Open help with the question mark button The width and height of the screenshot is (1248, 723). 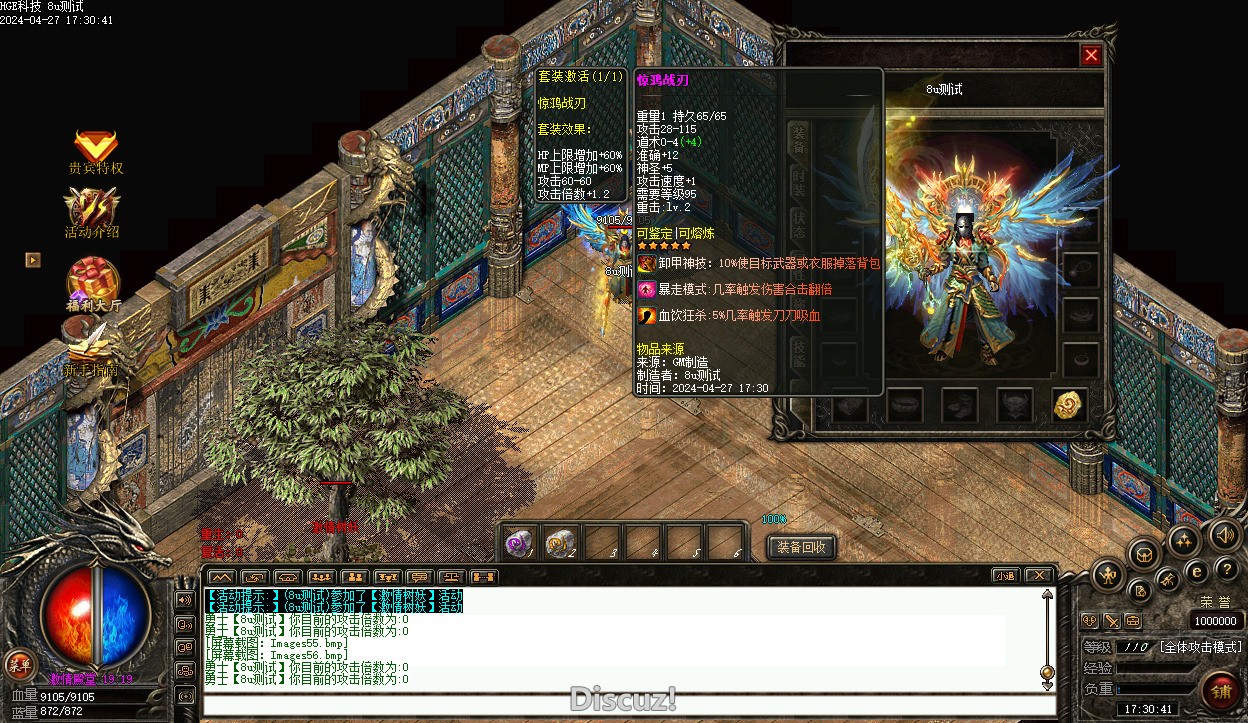point(1226,569)
